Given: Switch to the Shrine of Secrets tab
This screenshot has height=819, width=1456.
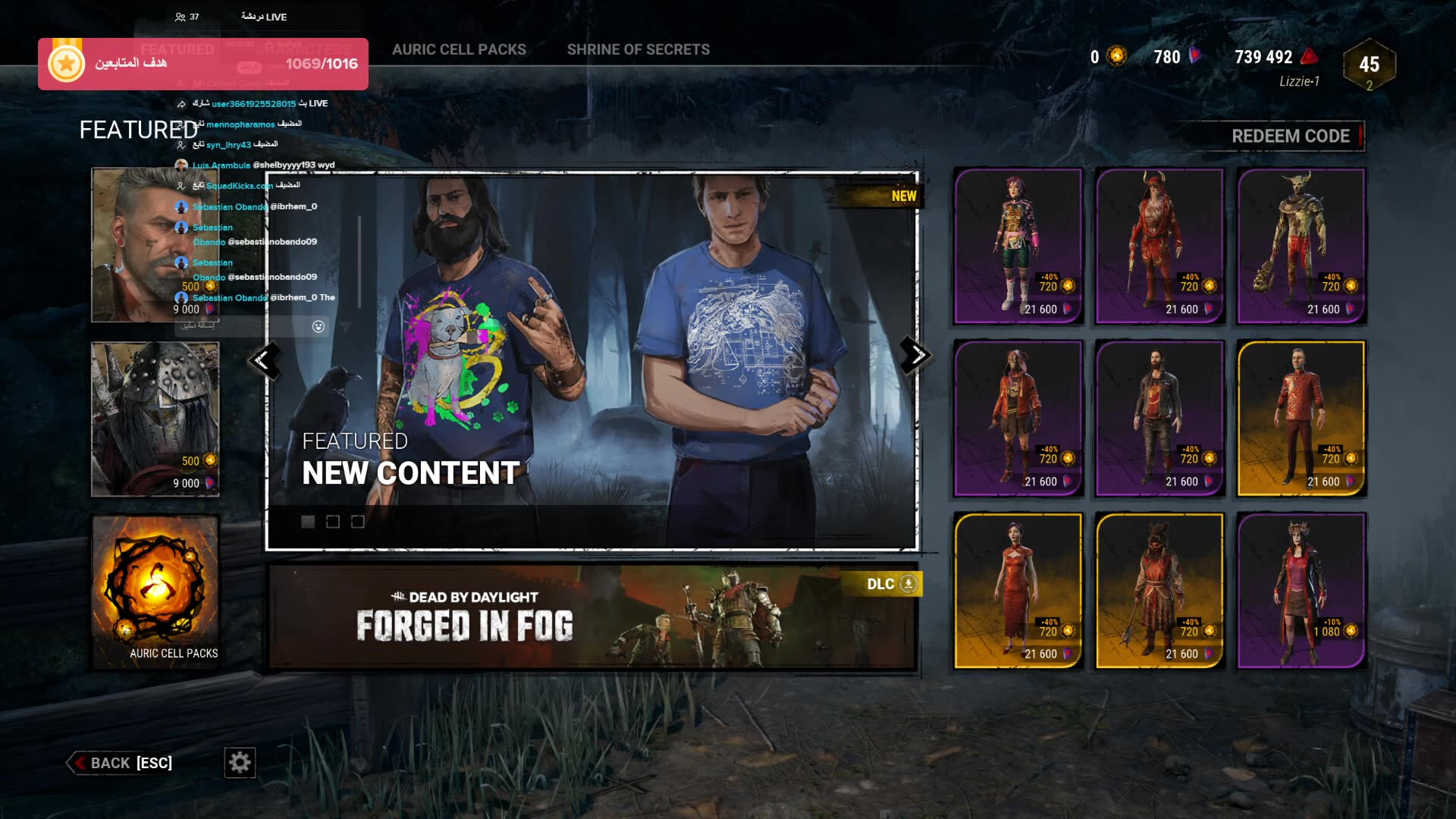Looking at the screenshot, I should (638, 50).
